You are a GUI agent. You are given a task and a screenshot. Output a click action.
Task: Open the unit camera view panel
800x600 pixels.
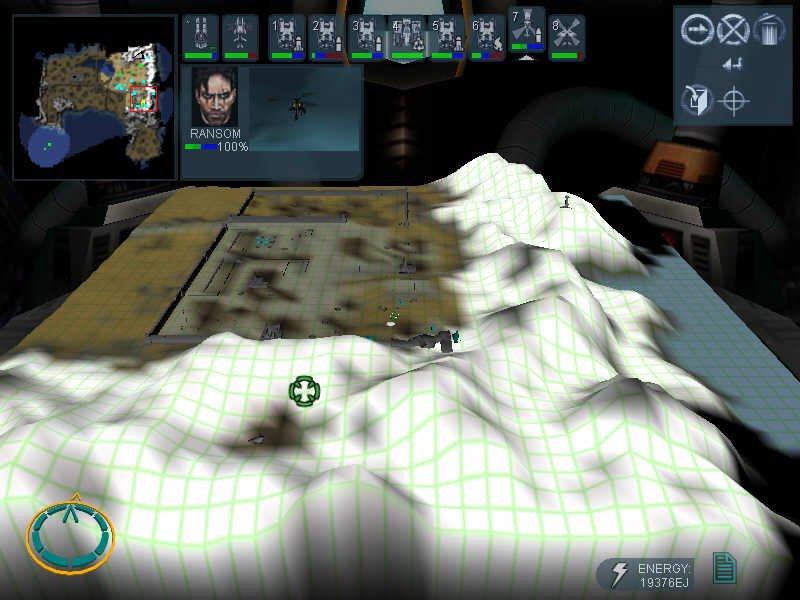[304, 108]
